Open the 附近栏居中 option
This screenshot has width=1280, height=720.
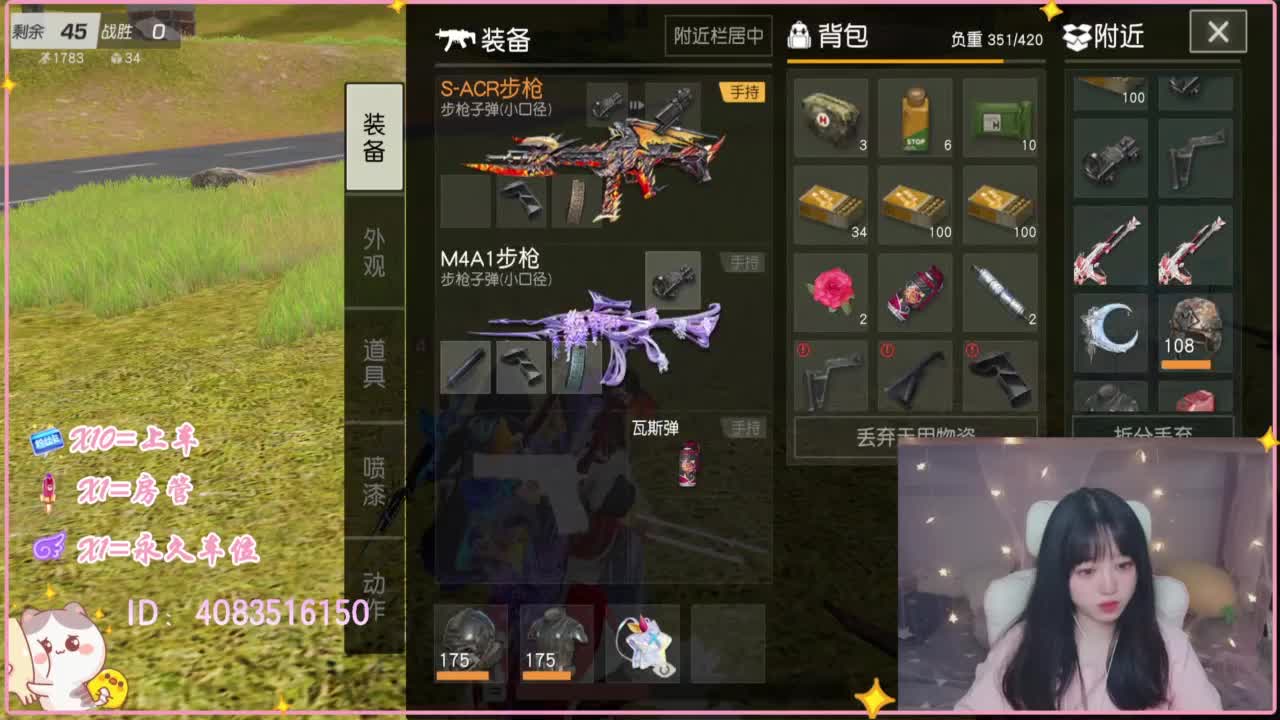(x=717, y=35)
